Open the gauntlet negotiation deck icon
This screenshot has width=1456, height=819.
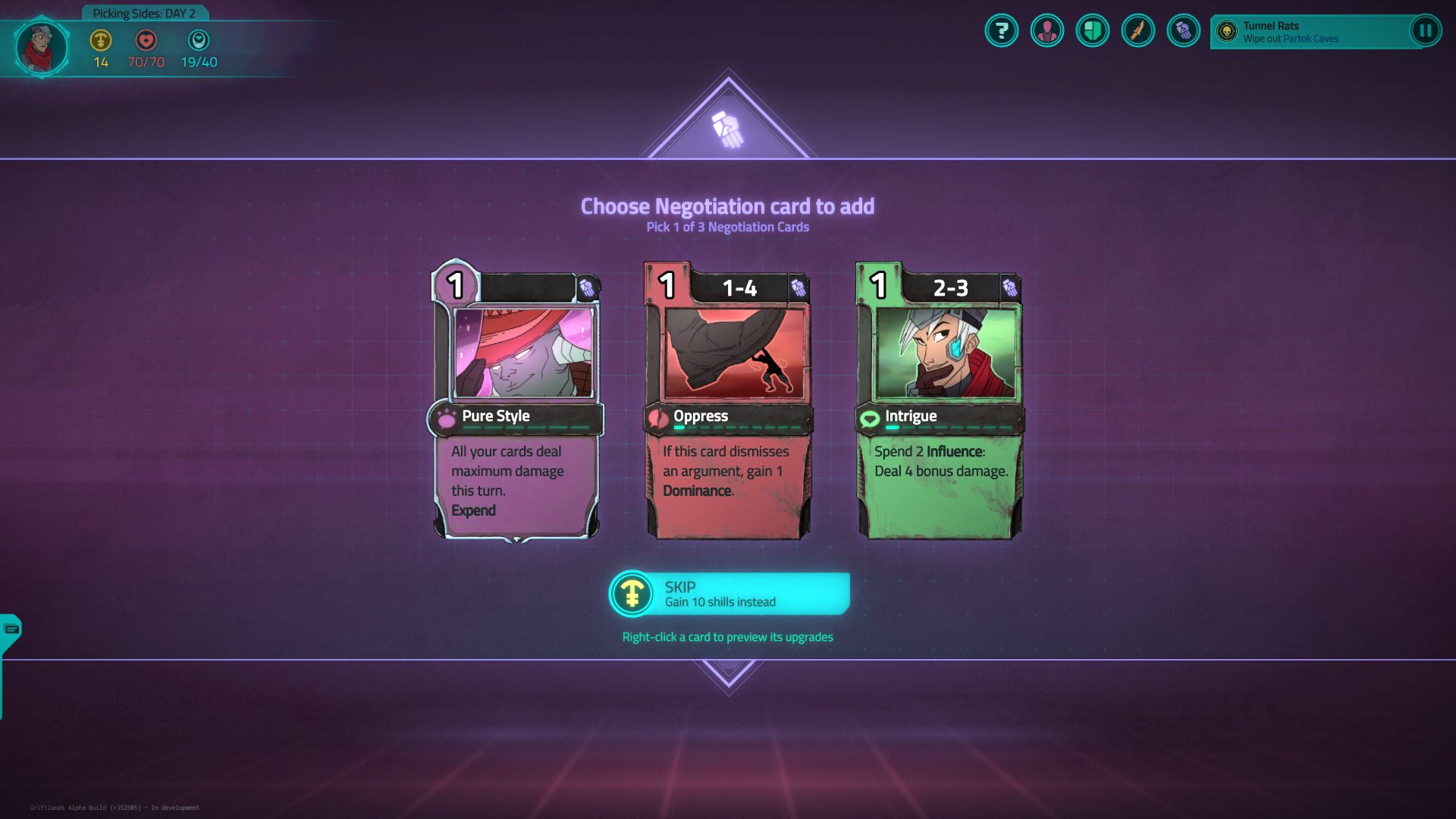pos(1184,32)
